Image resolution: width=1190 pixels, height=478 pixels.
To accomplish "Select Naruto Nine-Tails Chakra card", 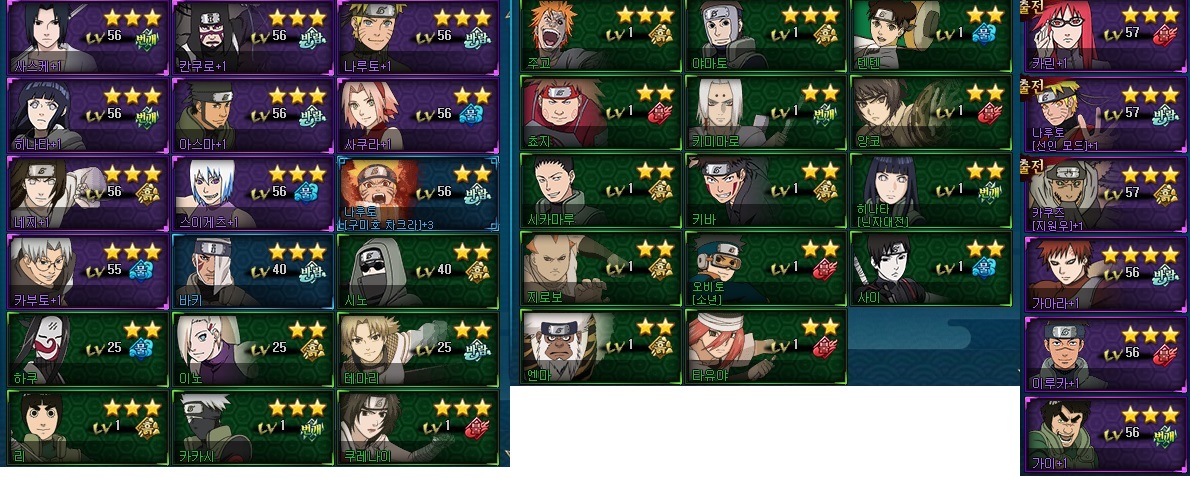I will tap(416, 193).
